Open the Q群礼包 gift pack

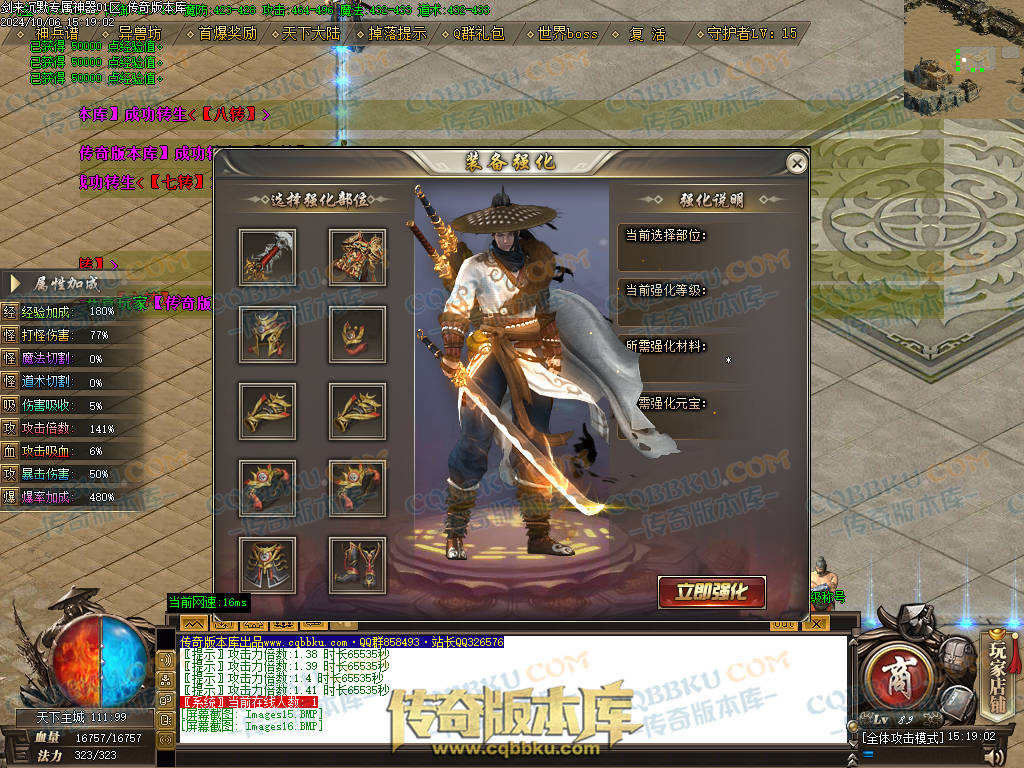pyautogui.click(x=478, y=33)
